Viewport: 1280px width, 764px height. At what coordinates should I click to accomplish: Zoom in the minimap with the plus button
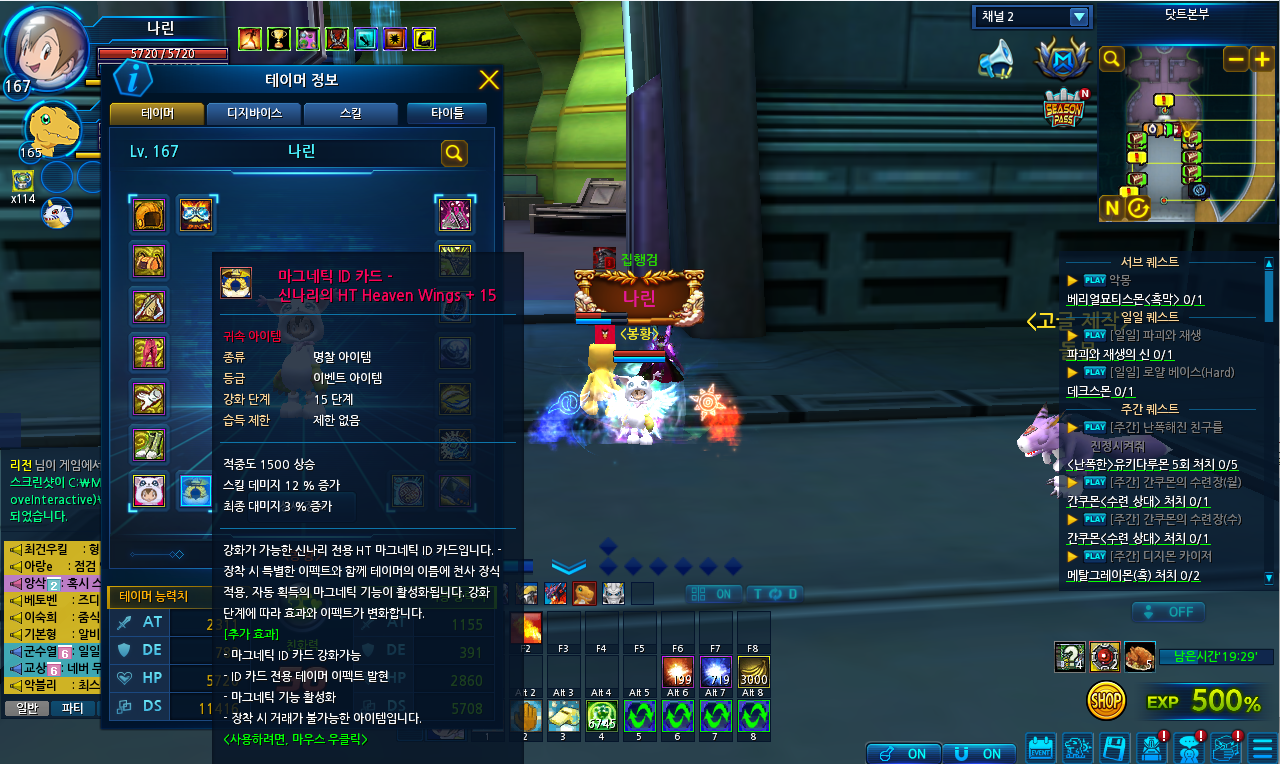tap(1261, 58)
